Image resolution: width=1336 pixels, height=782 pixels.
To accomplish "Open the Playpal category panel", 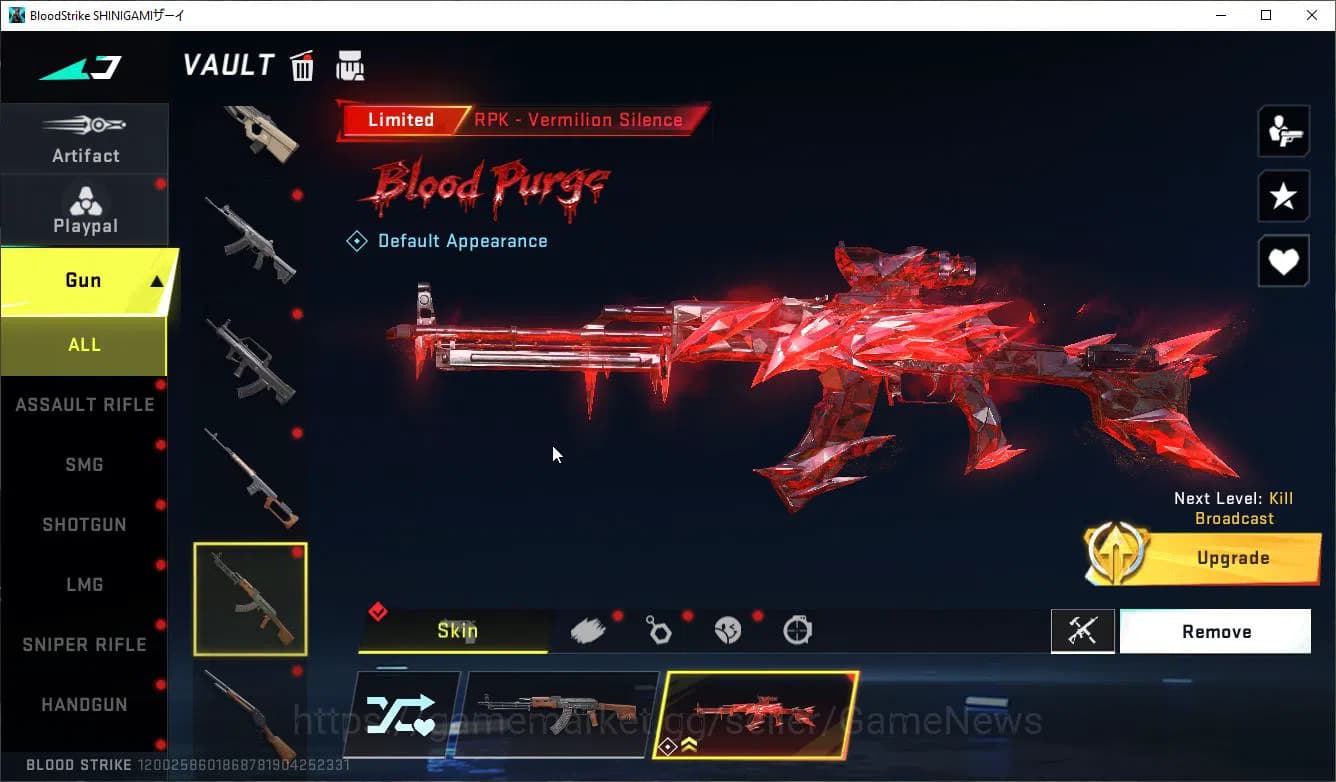I will click(x=85, y=208).
